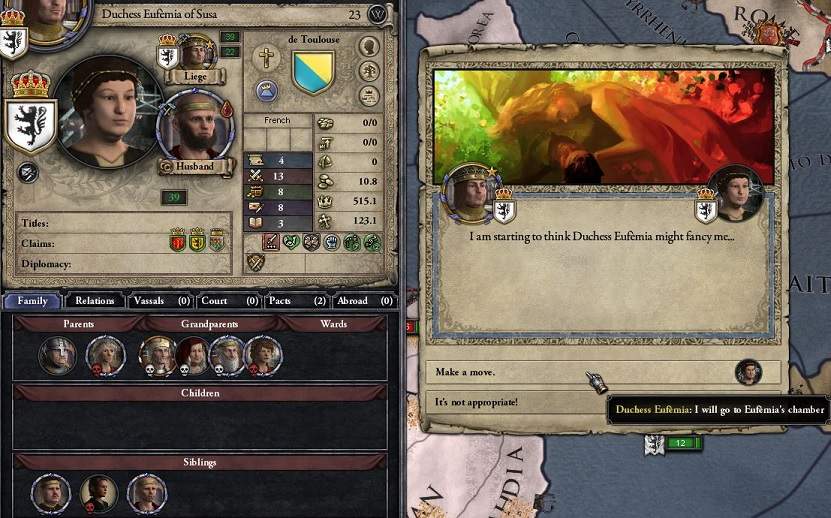The width and height of the screenshot is (831, 518).
Task: Click the de Toulouse dynasty shield
Action: coord(312,73)
